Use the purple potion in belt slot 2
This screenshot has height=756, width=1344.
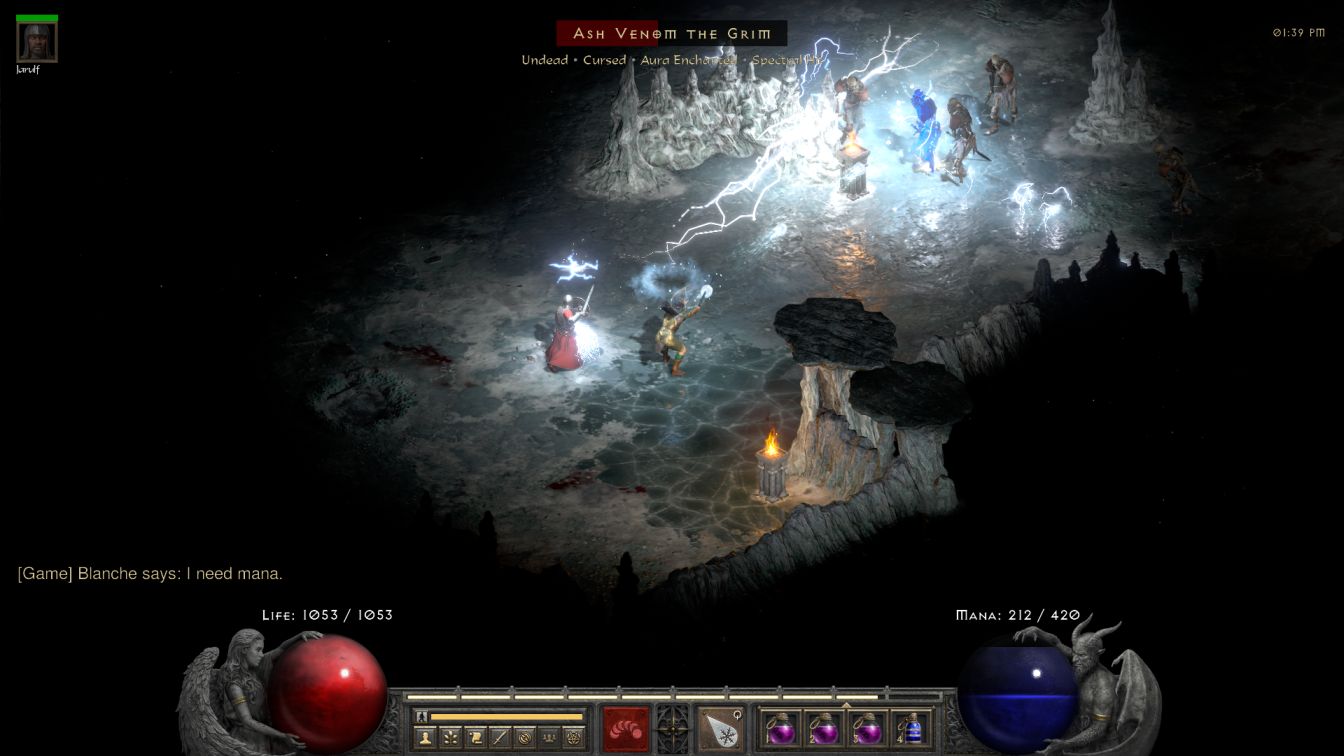(x=824, y=728)
